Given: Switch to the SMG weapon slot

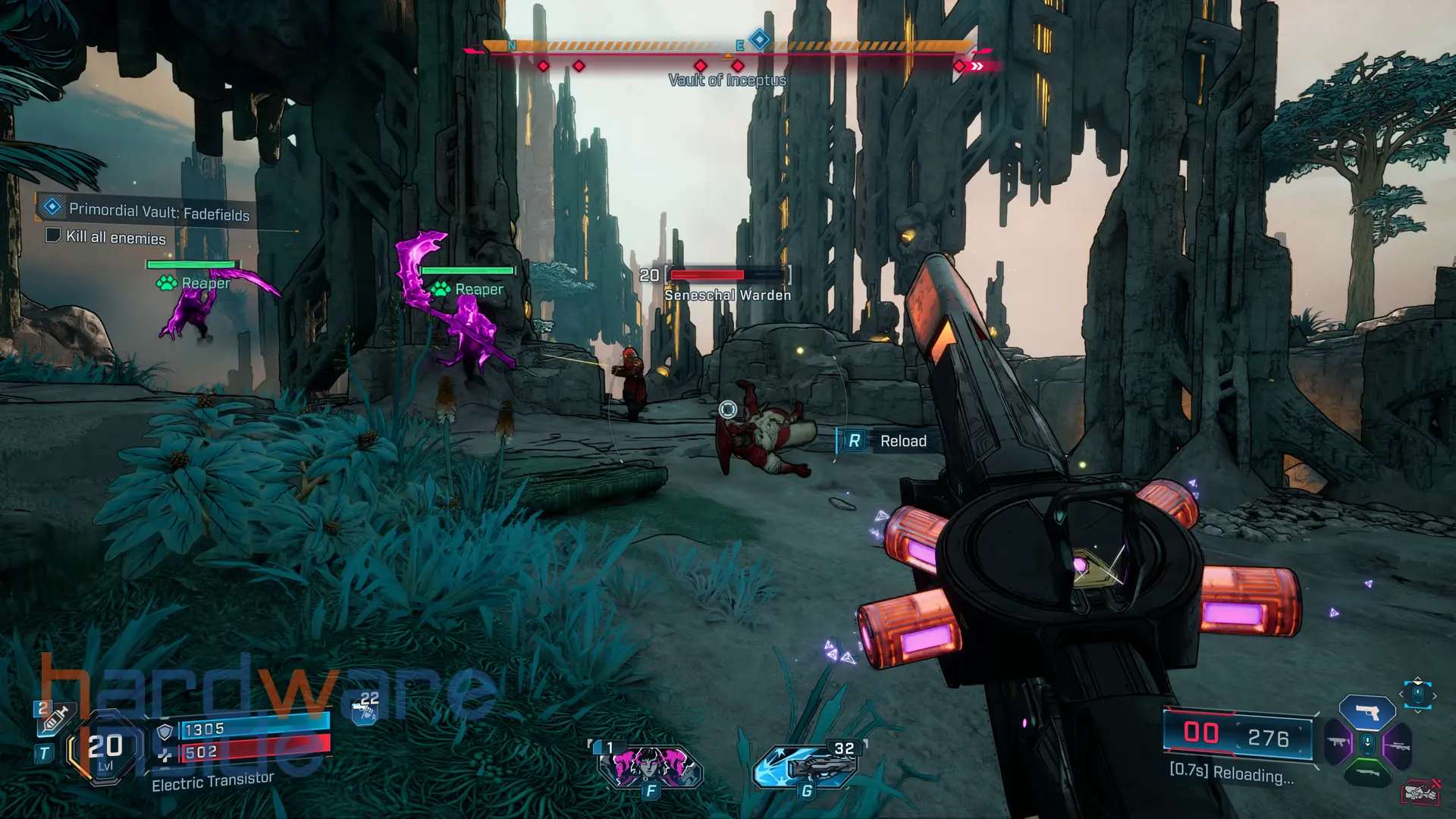Looking at the screenshot, I should point(1339,742).
